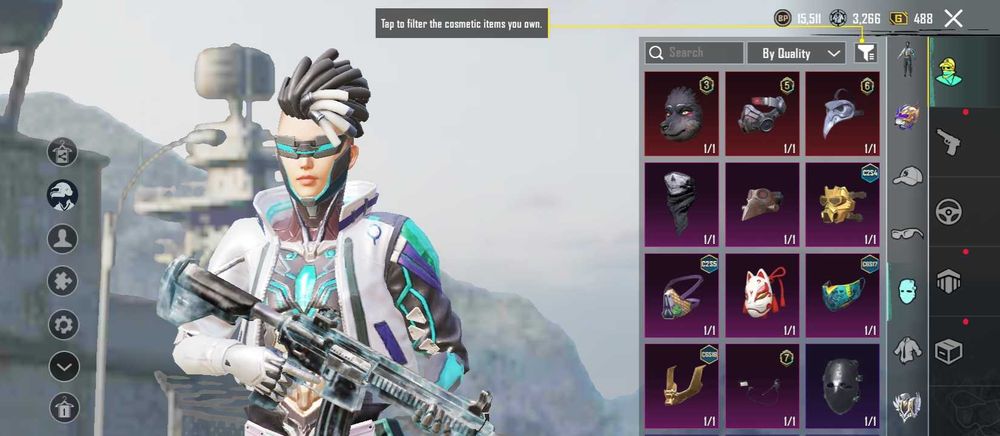
Task: Open the glasses category tab
Action: [x=907, y=233]
